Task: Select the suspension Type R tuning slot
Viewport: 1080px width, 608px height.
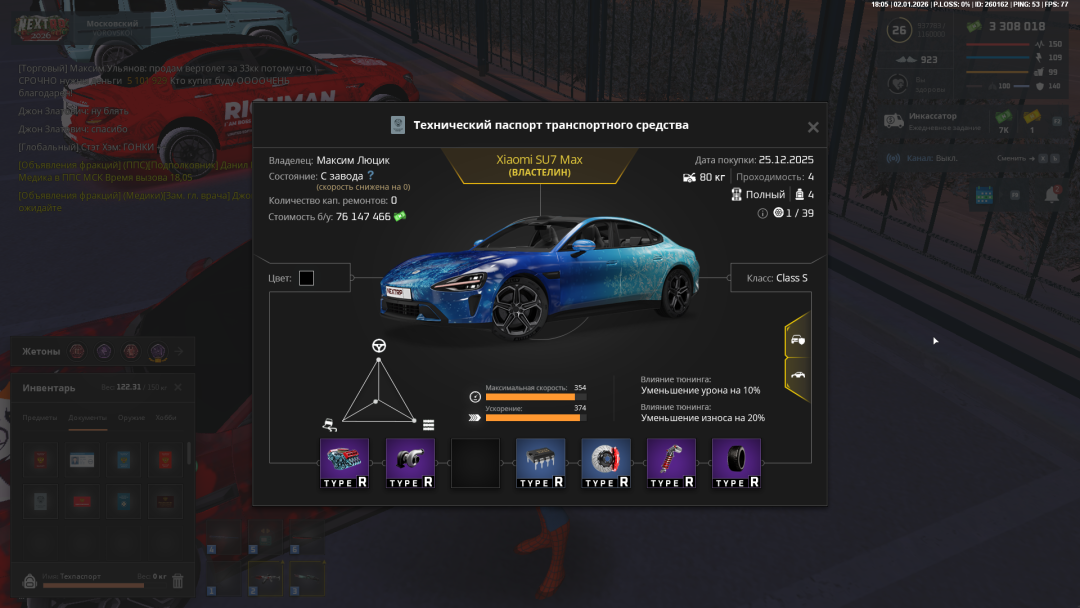Action: 671,463
